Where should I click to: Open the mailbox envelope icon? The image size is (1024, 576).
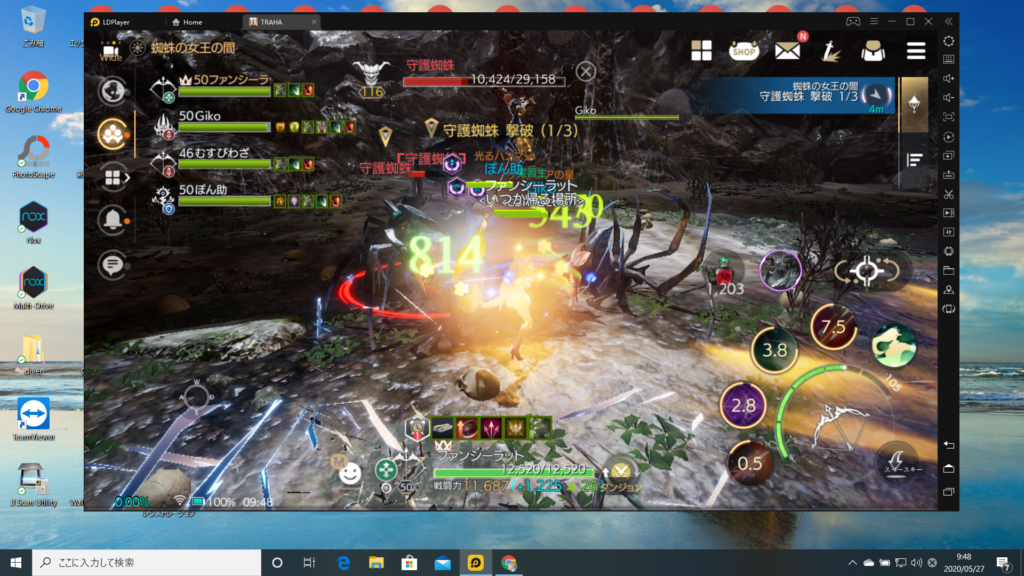787,51
